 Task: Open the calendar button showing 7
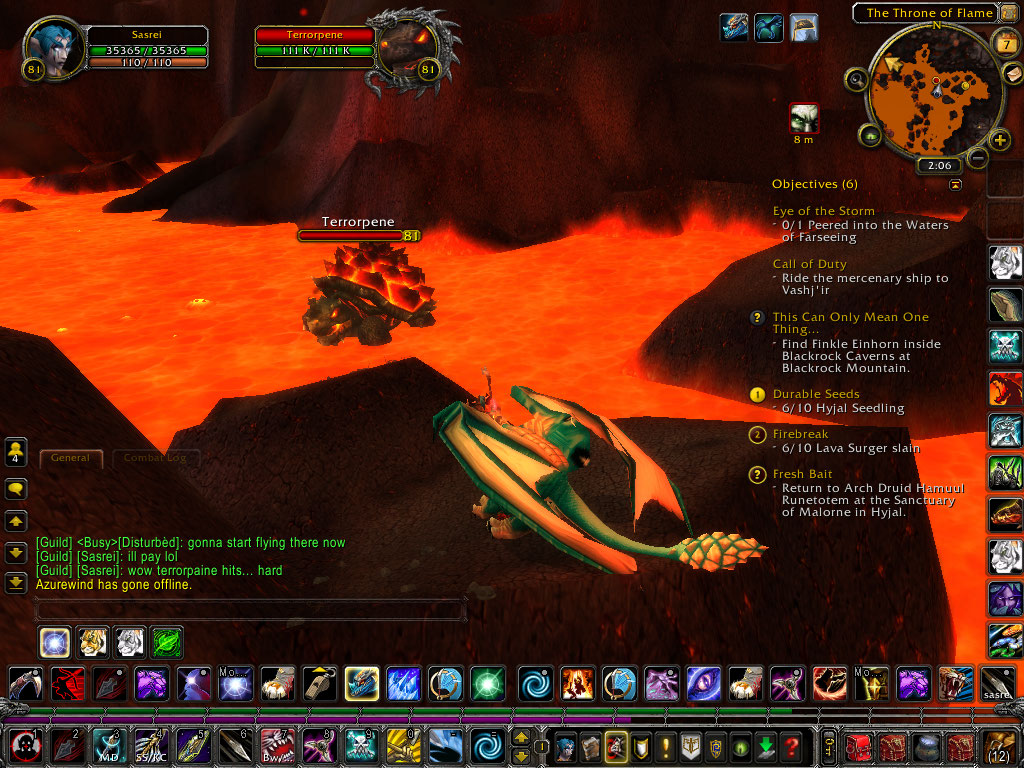pyautogui.click(x=1005, y=43)
